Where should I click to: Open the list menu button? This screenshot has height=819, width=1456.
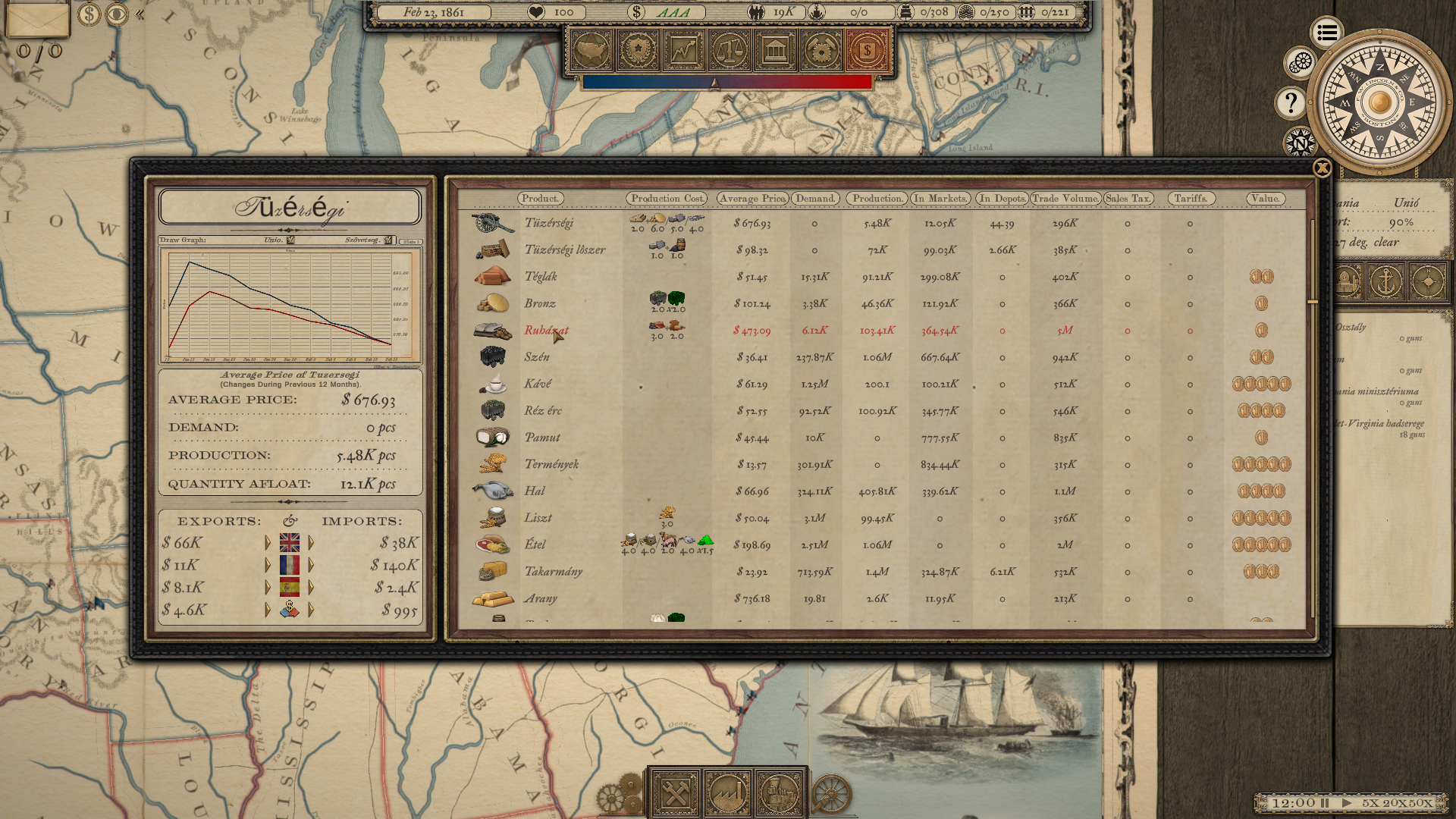click(x=1326, y=33)
